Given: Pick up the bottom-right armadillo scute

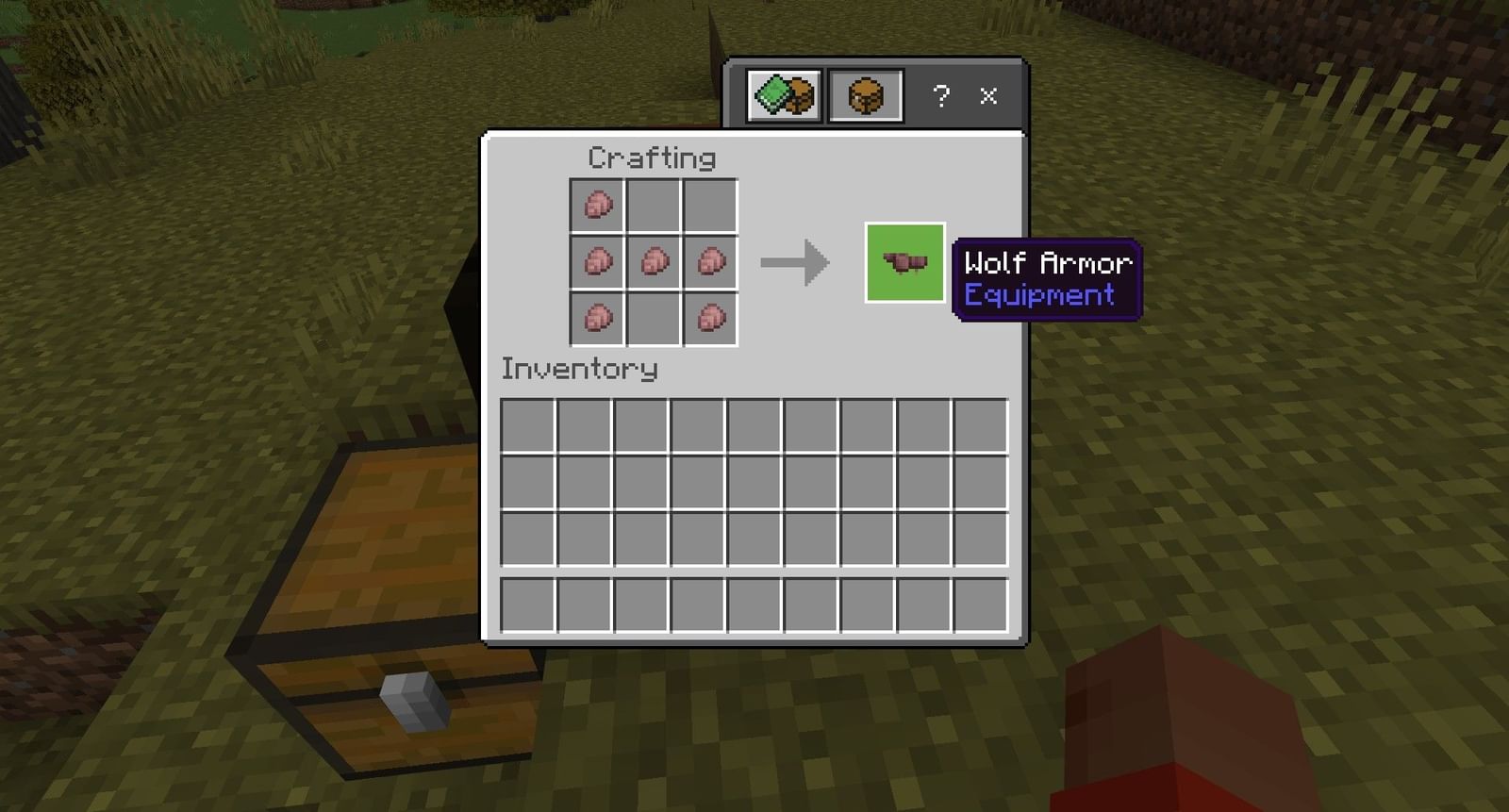Looking at the screenshot, I should [x=710, y=319].
